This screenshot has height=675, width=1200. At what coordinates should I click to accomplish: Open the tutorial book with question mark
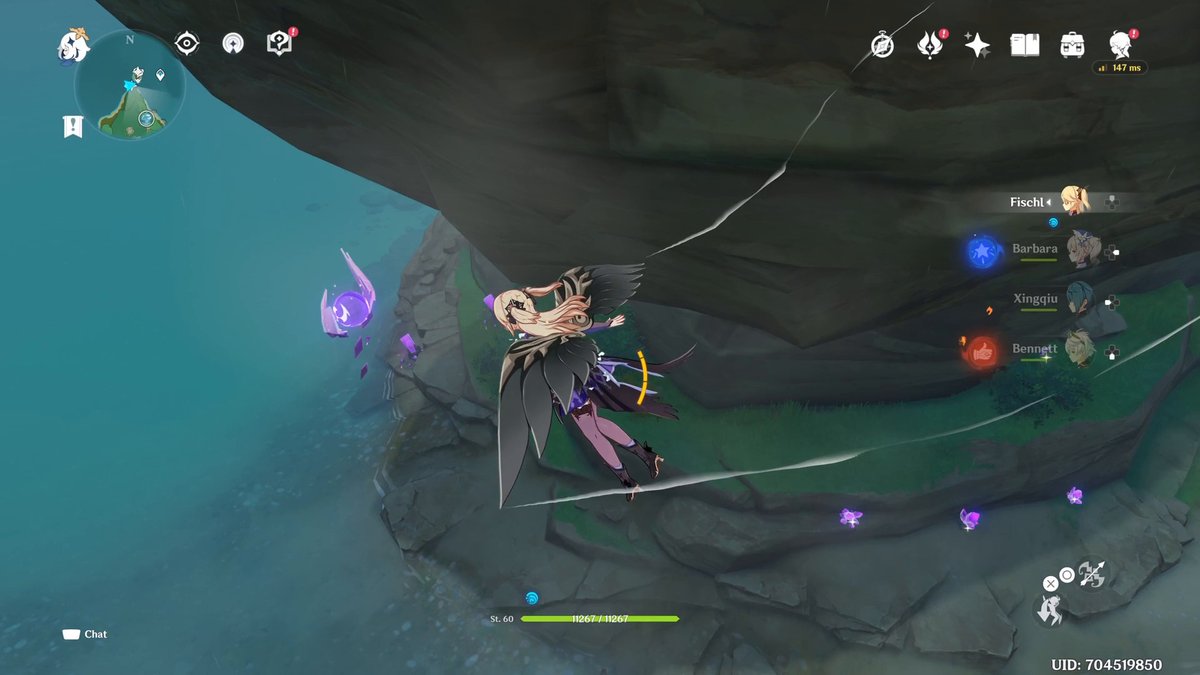279,43
